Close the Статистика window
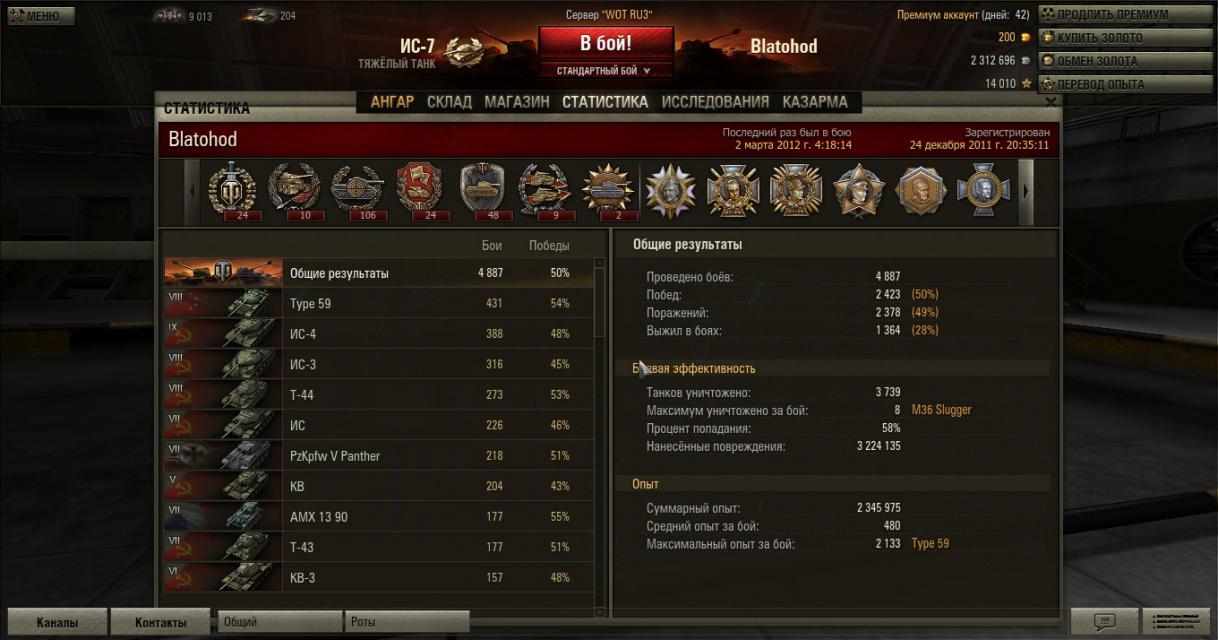The image size is (1218, 640). pyautogui.click(x=1051, y=102)
